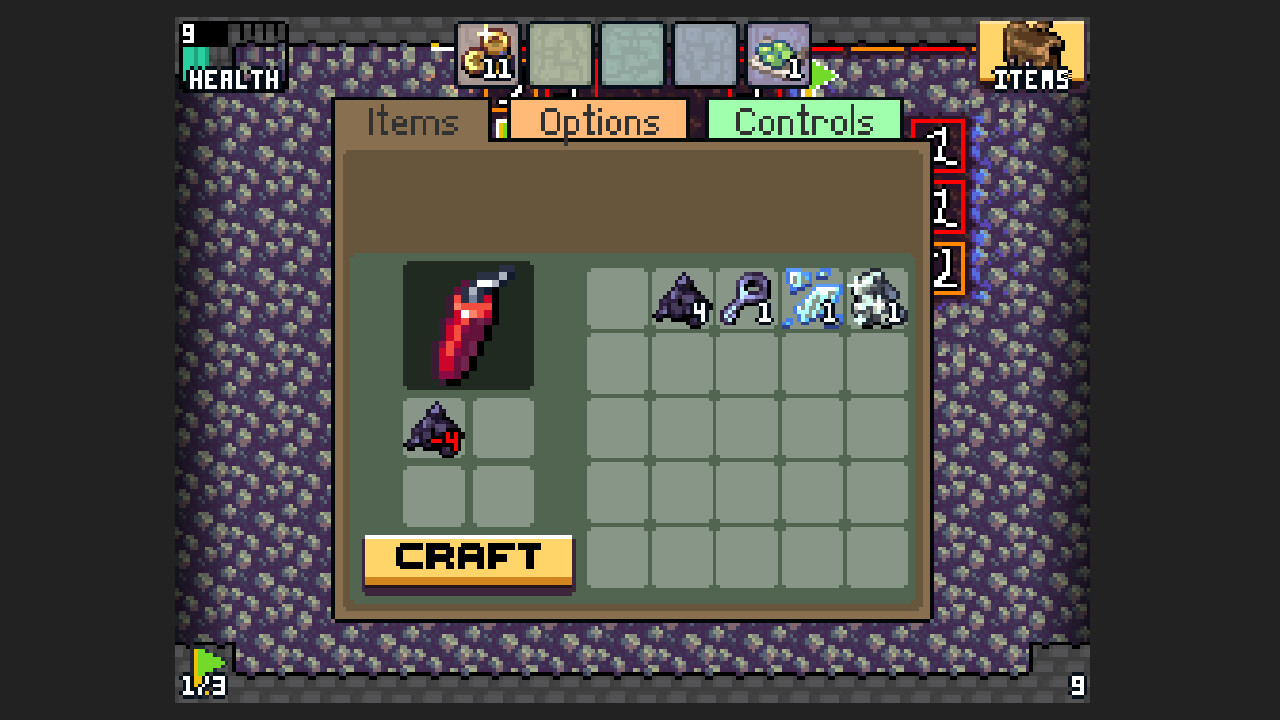The width and height of the screenshot is (1280, 720).
Task: Click the empty ingredient slot beside the ore
Action: [501, 425]
